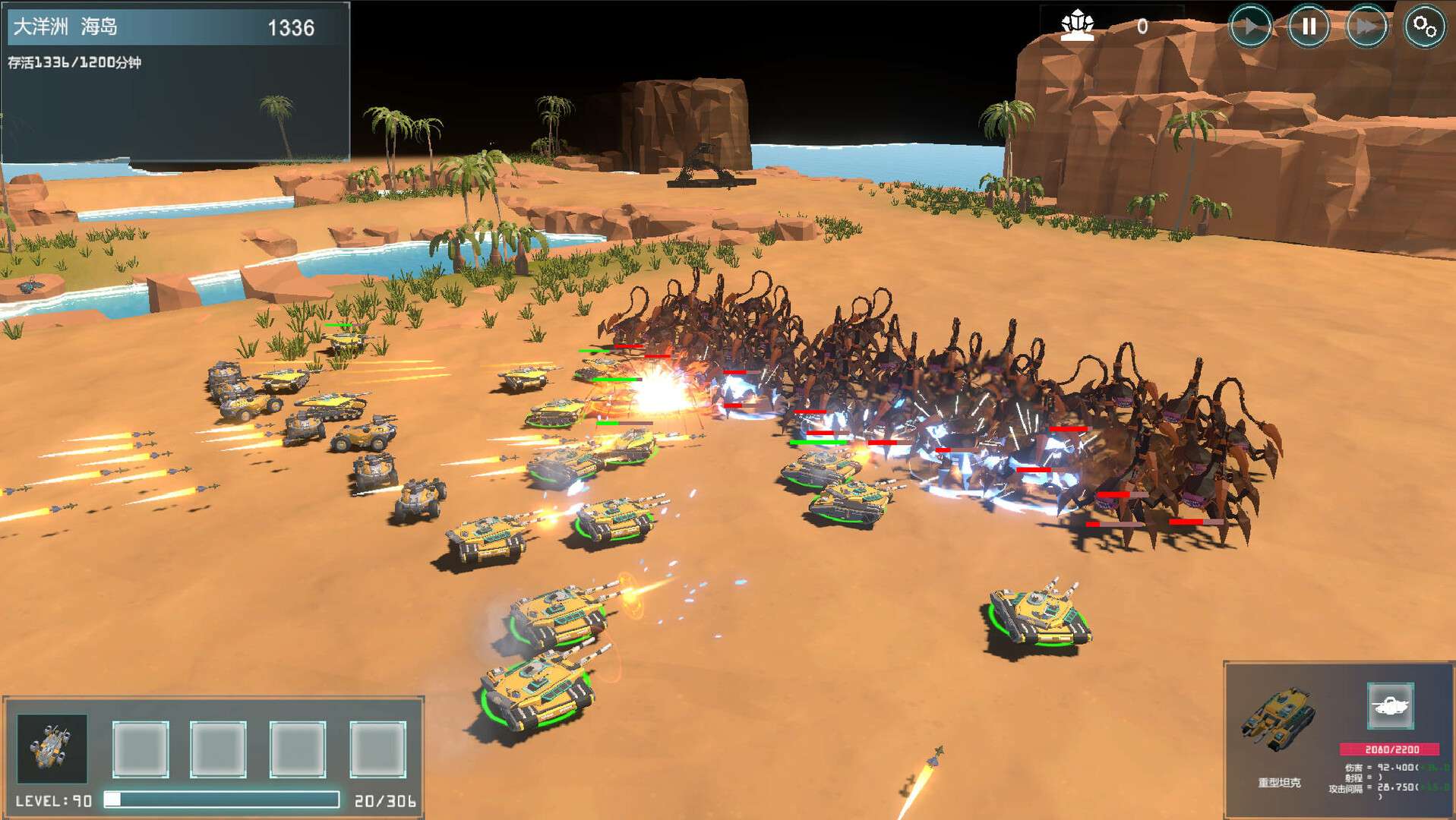Resume normal speed with the play button

click(x=1250, y=27)
